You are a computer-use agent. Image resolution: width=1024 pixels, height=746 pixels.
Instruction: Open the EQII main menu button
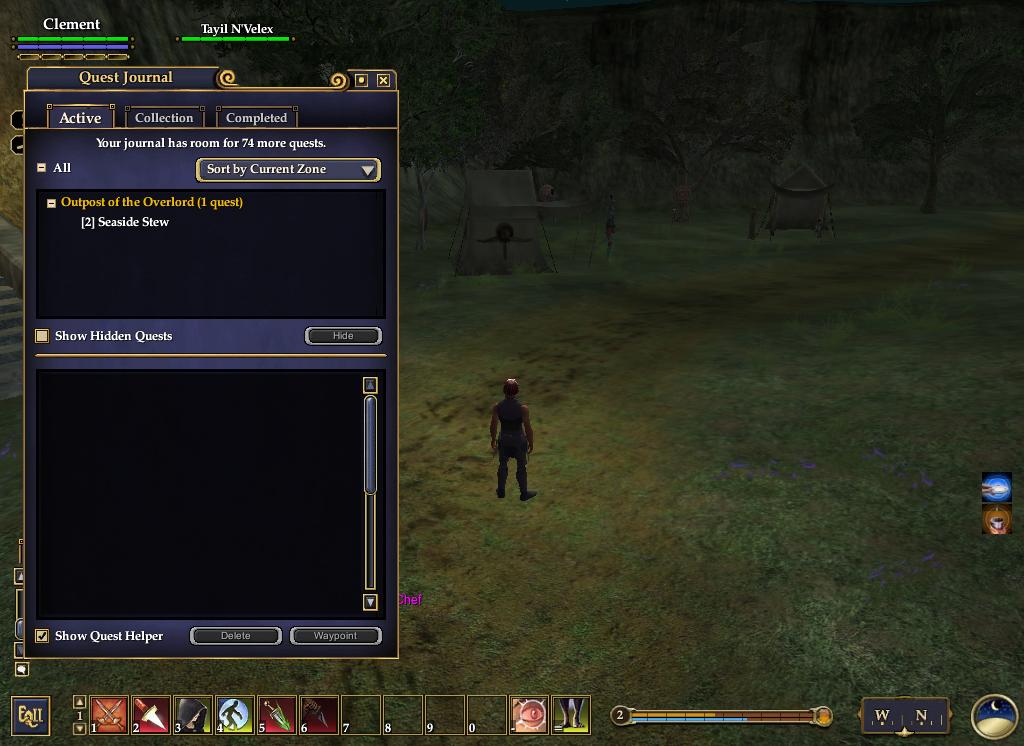point(30,715)
